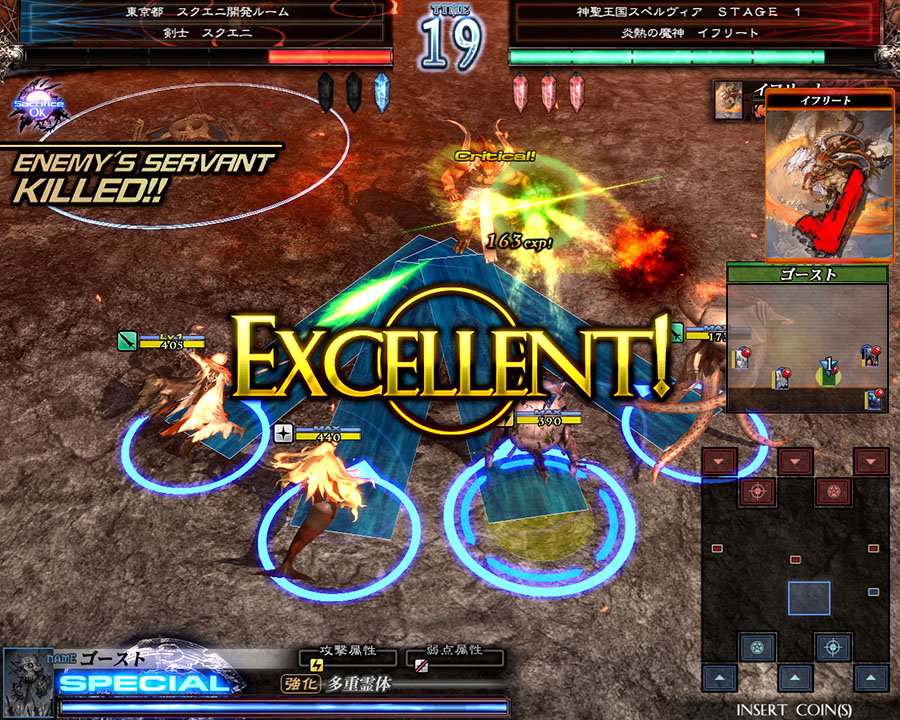This screenshot has height=720, width=900.
Task: Select the Sacrifice OK icon
Action: click(37, 110)
